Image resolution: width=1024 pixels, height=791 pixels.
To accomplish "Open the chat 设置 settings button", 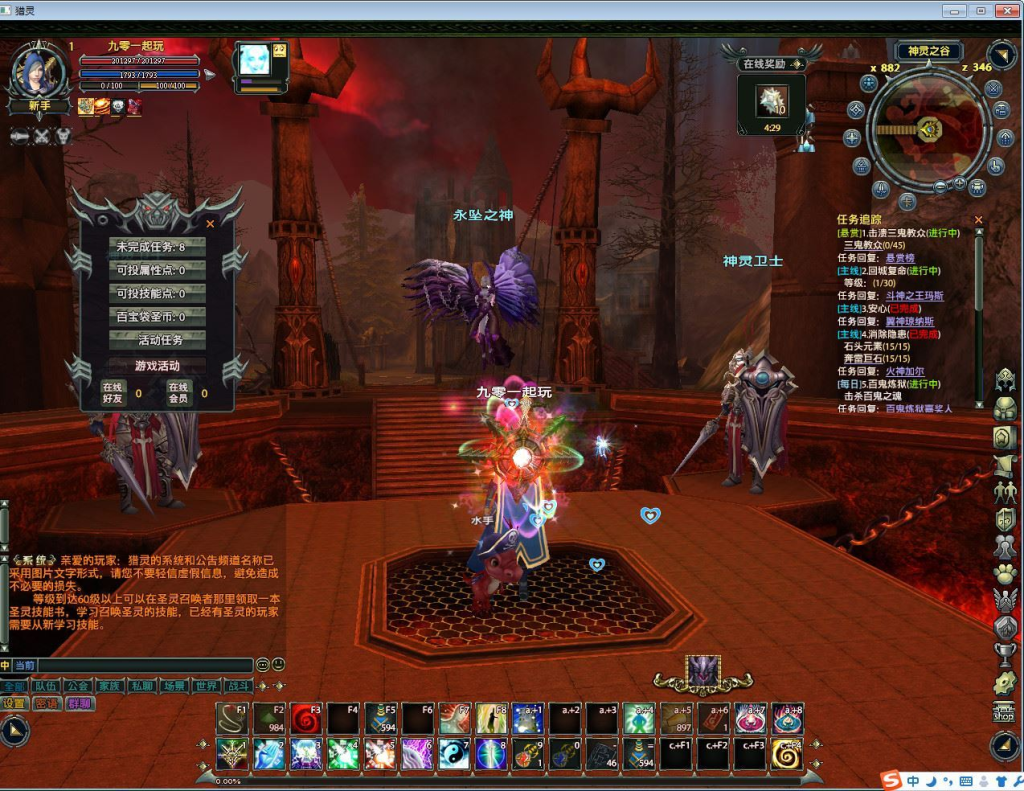I will pyautogui.click(x=14, y=703).
